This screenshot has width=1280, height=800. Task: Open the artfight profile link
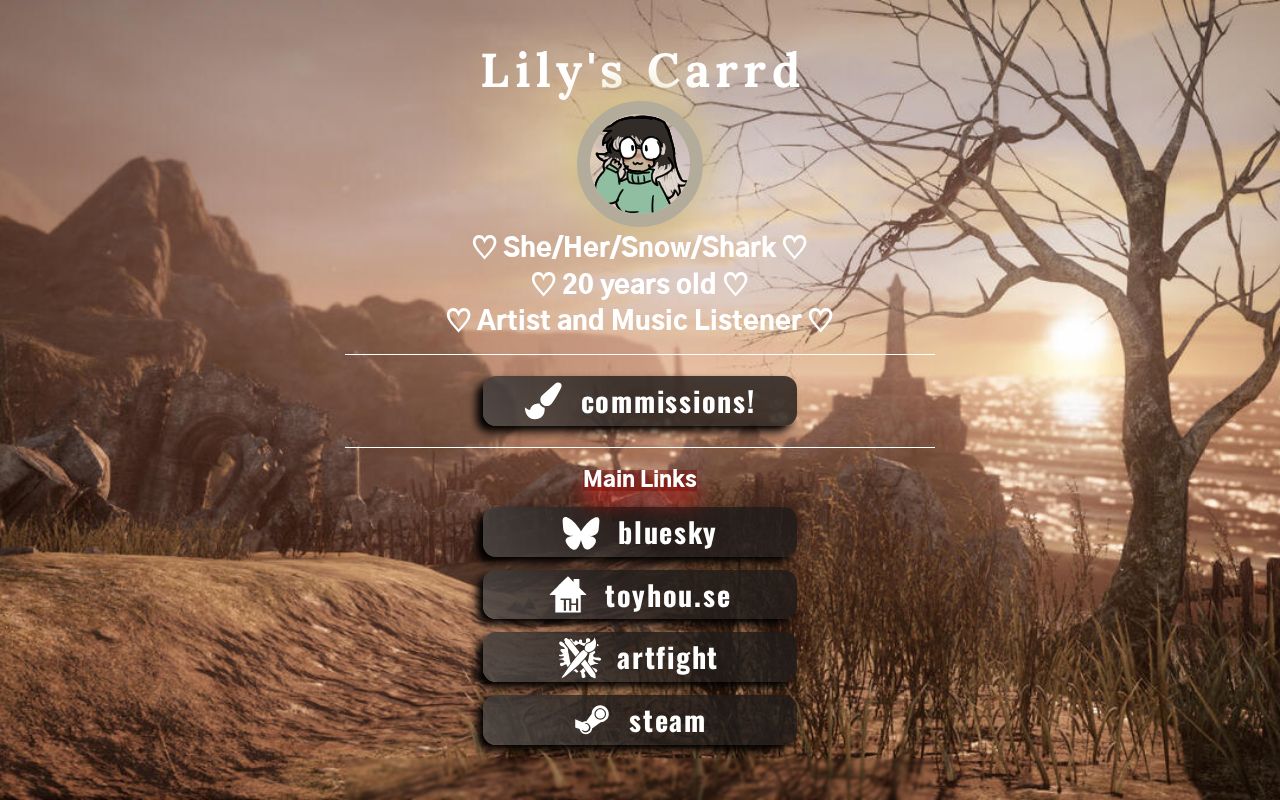640,658
